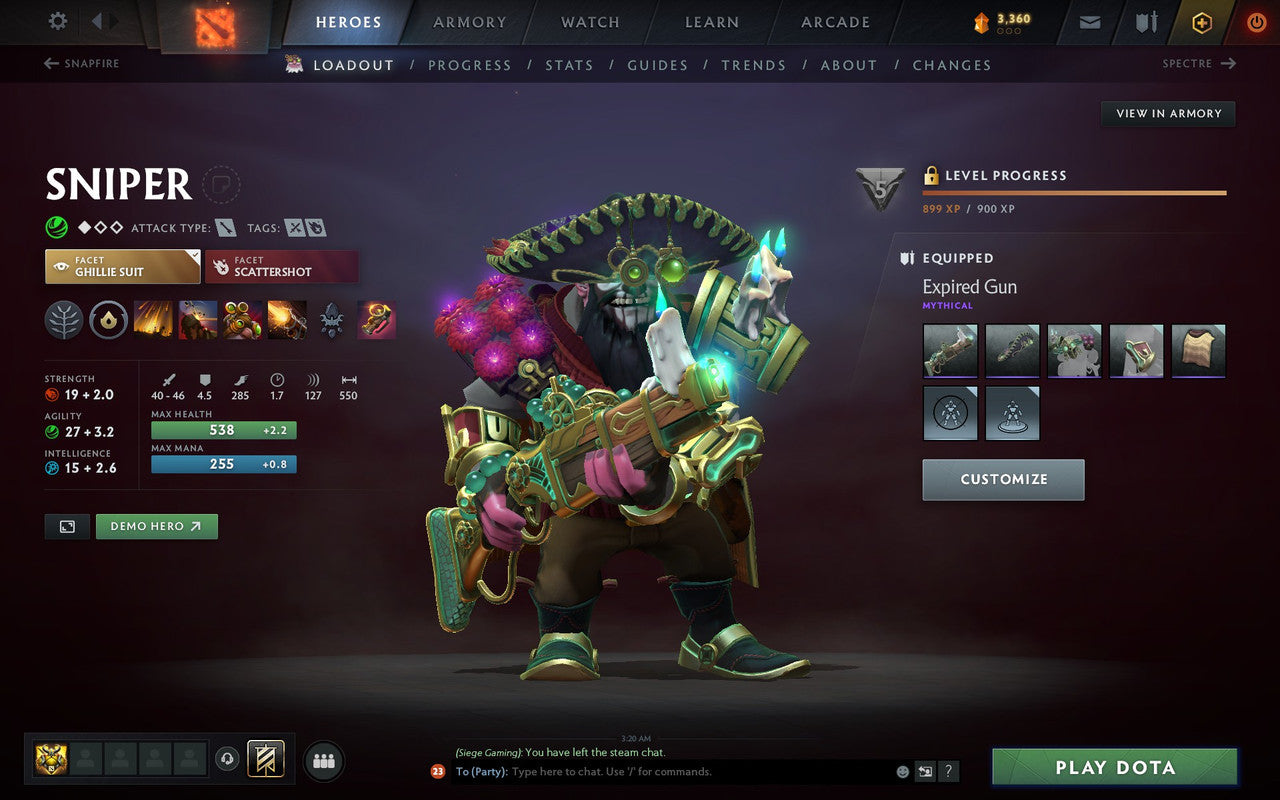Click the arrow next to Snapfire

pyautogui.click(x=50, y=63)
